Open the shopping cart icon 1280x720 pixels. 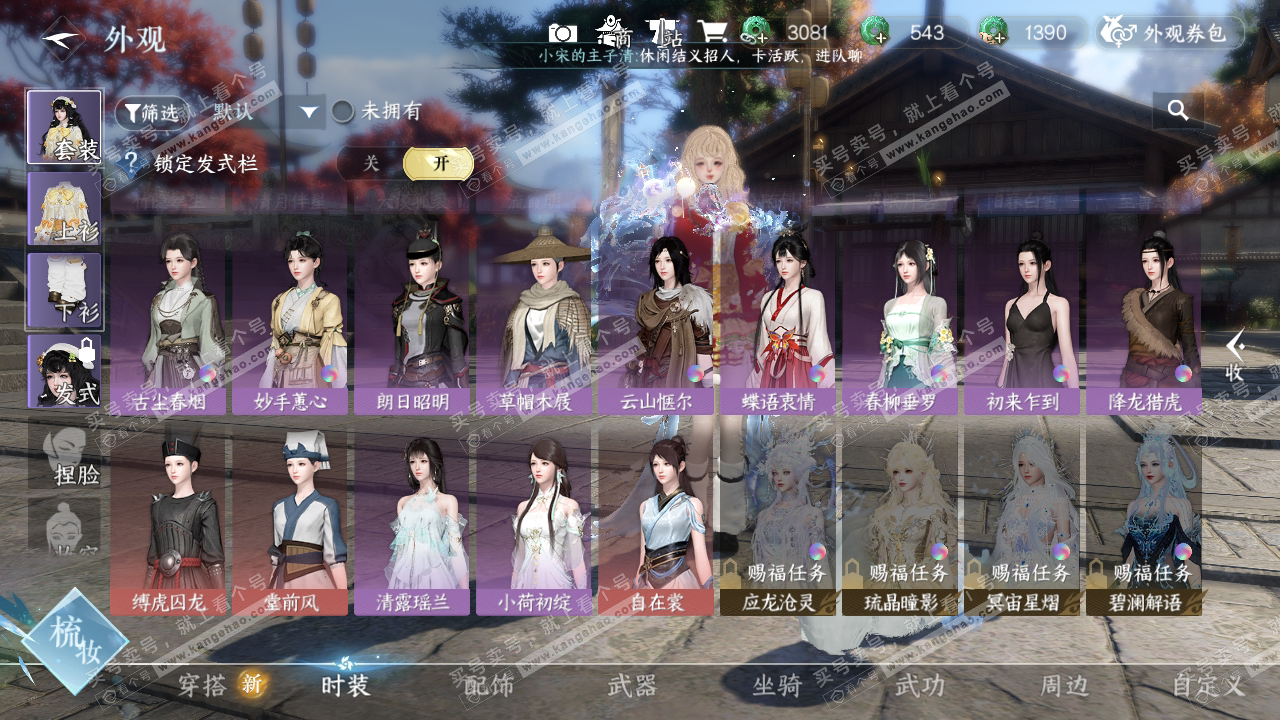click(x=712, y=33)
